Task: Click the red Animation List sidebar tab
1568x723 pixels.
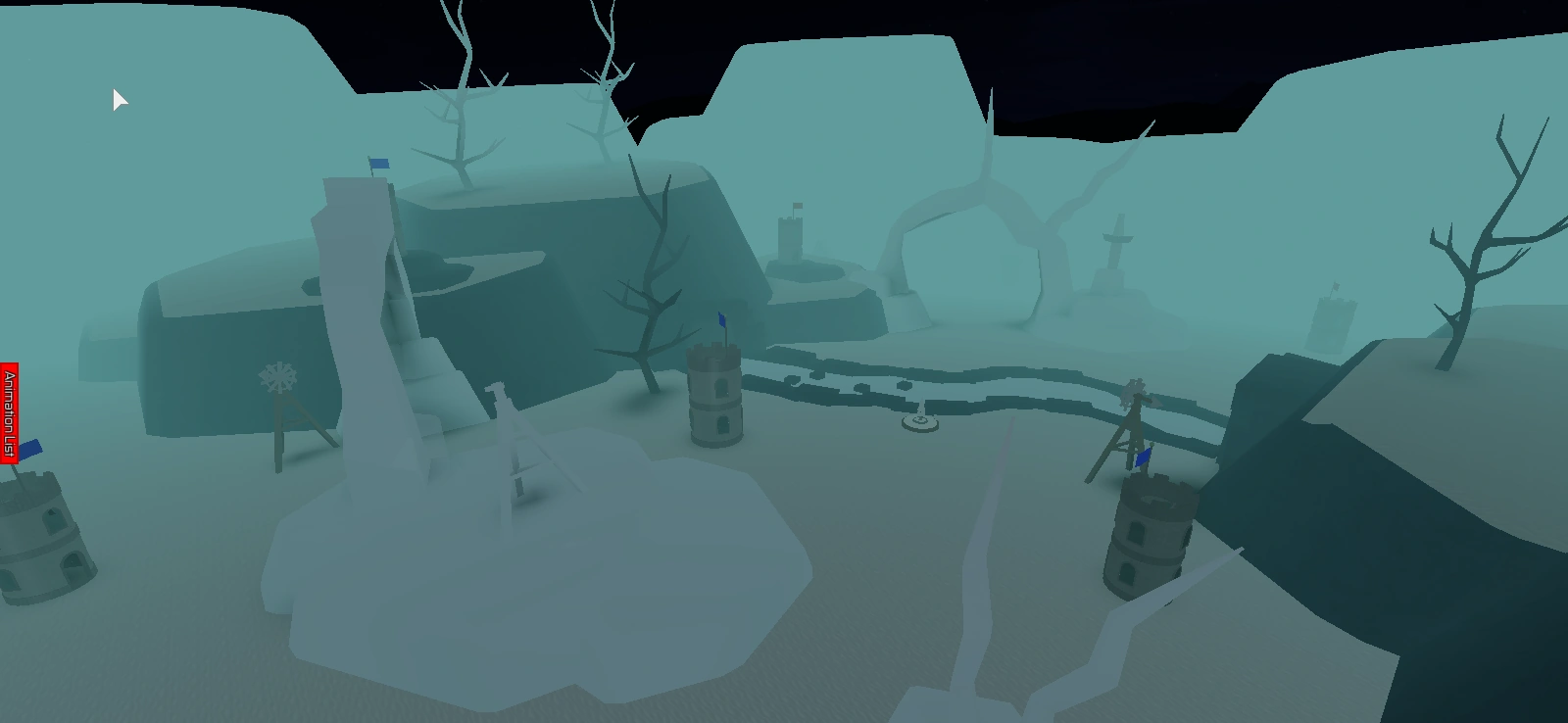Action: [8, 411]
